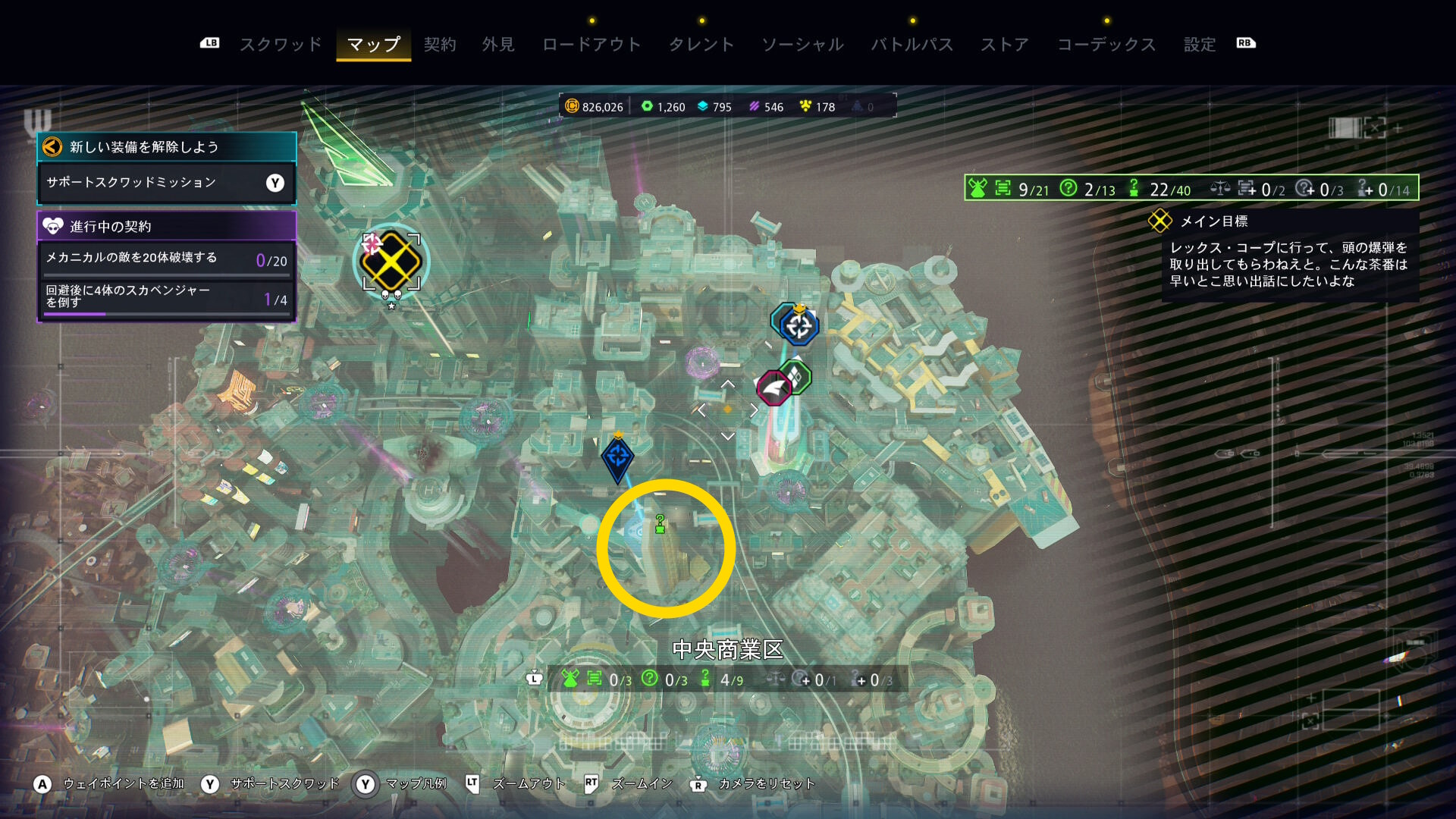Open the 契約 tab

tap(440, 45)
